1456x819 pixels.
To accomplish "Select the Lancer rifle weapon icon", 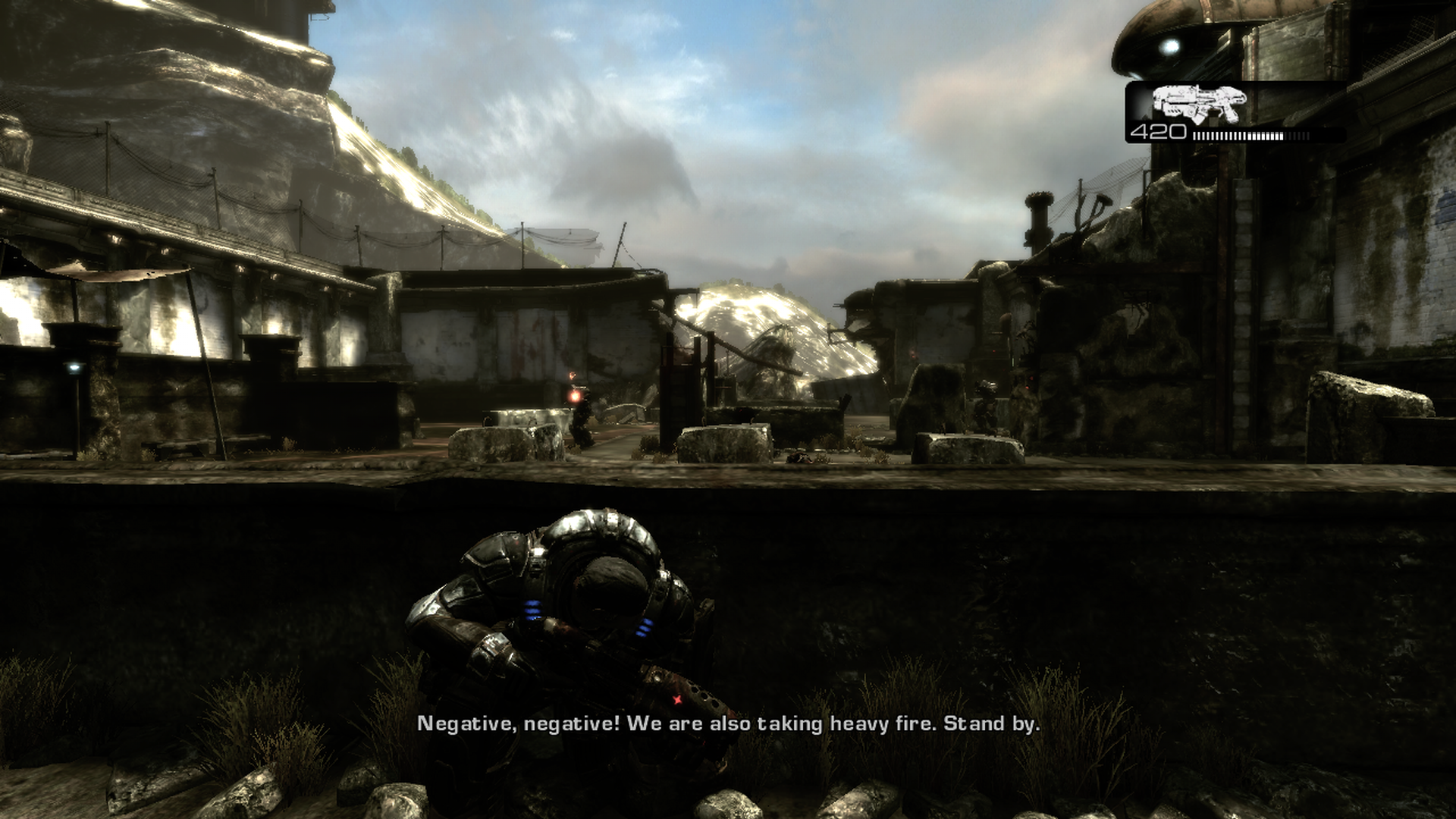I will coord(1198,104).
